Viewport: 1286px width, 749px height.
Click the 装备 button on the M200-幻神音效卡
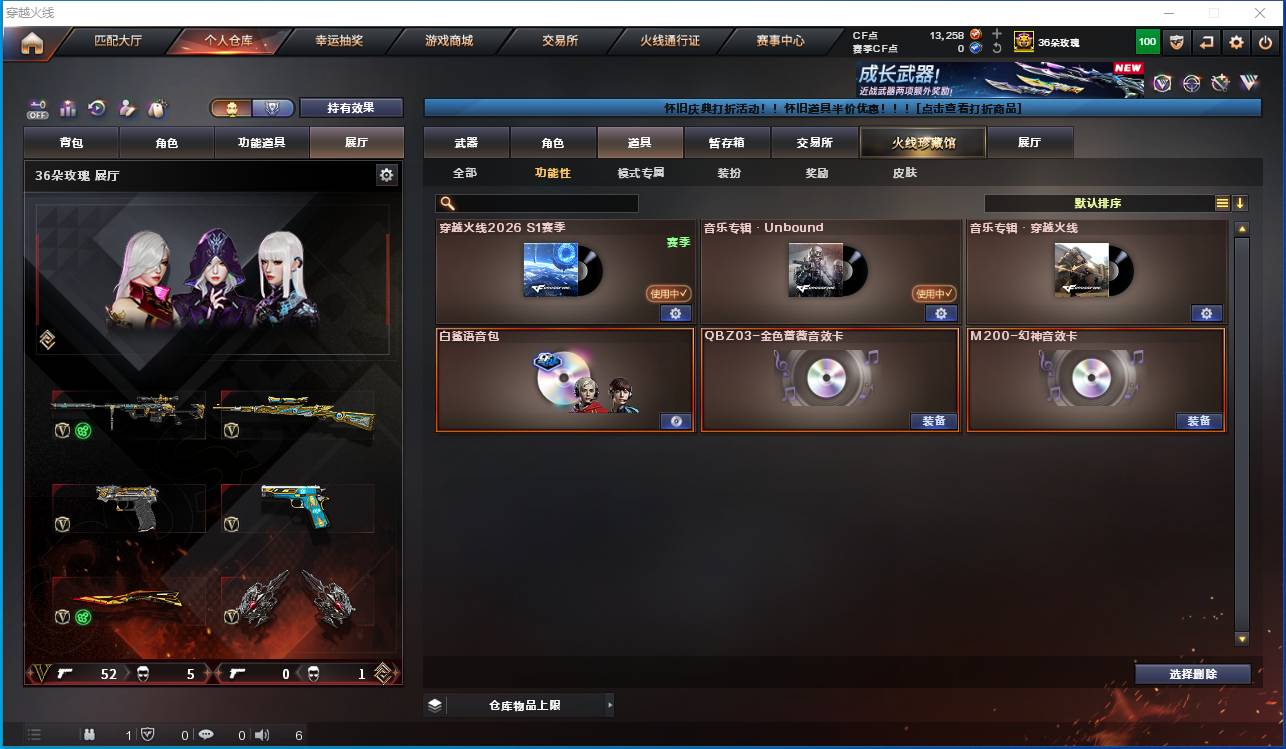coord(1199,421)
